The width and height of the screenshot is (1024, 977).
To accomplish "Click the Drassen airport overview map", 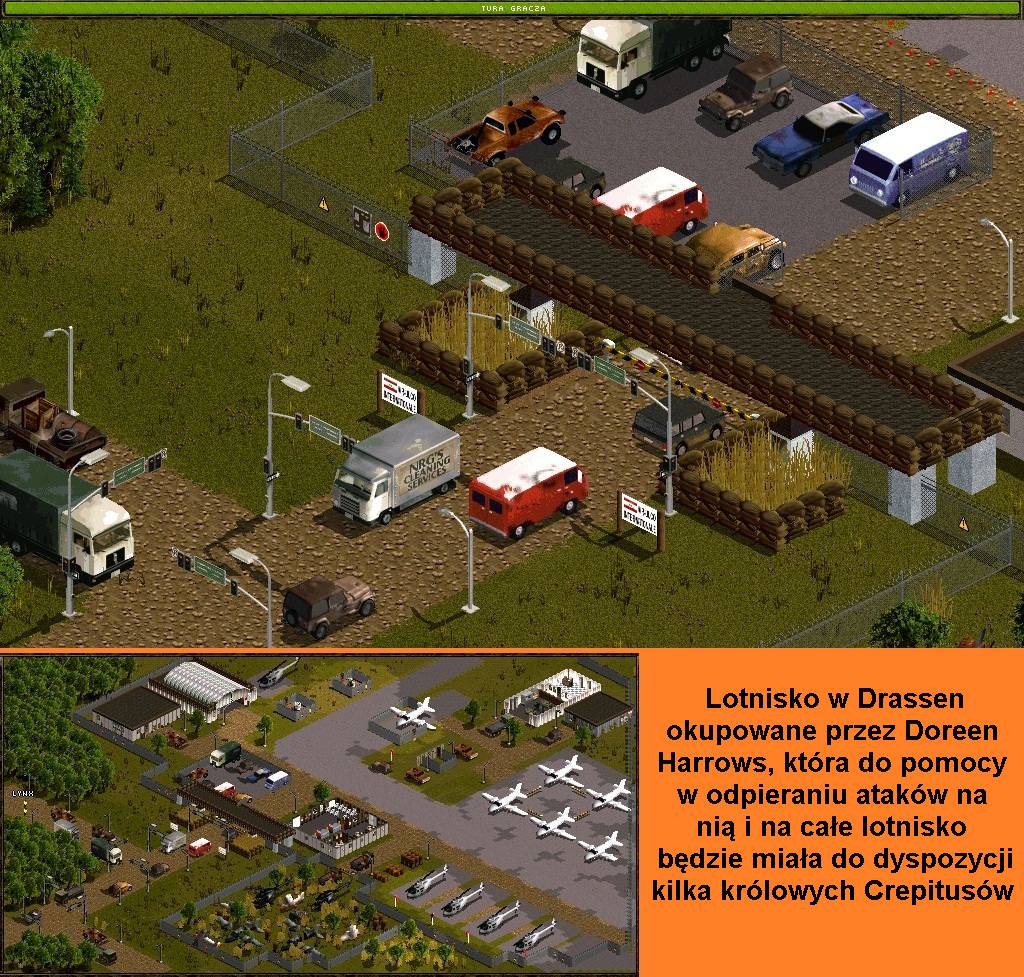I will 318,814.
